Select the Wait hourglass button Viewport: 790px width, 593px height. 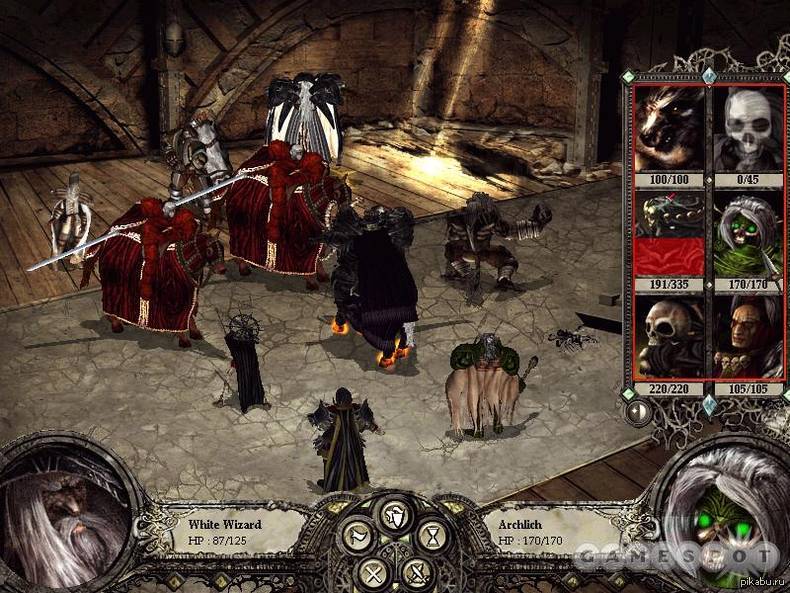(x=431, y=538)
